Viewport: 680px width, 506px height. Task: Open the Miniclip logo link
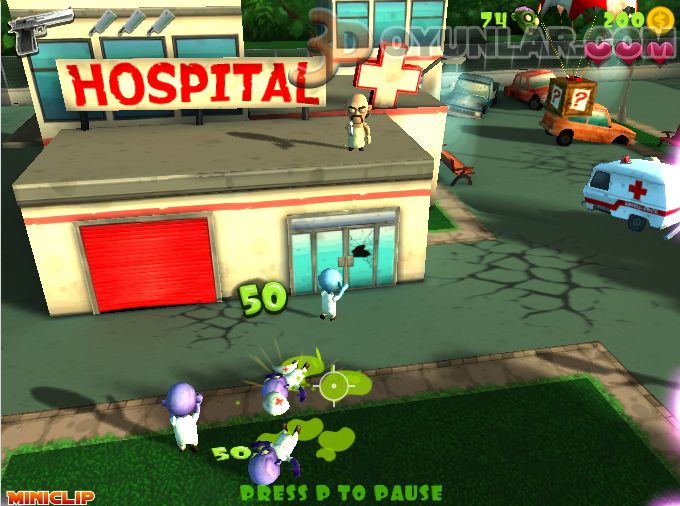pos(36,496)
